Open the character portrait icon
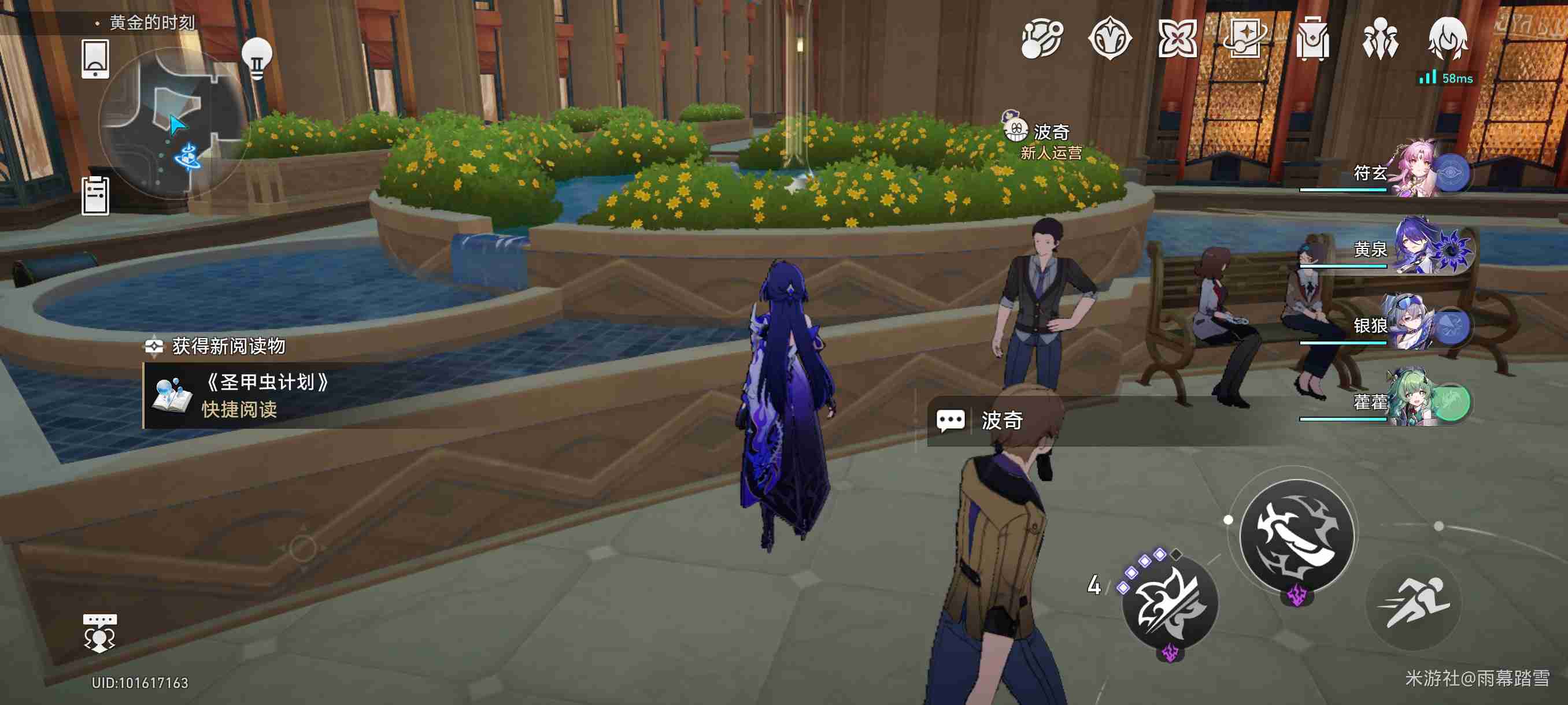This screenshot has height=705, width=1568. click(1447, 39)
